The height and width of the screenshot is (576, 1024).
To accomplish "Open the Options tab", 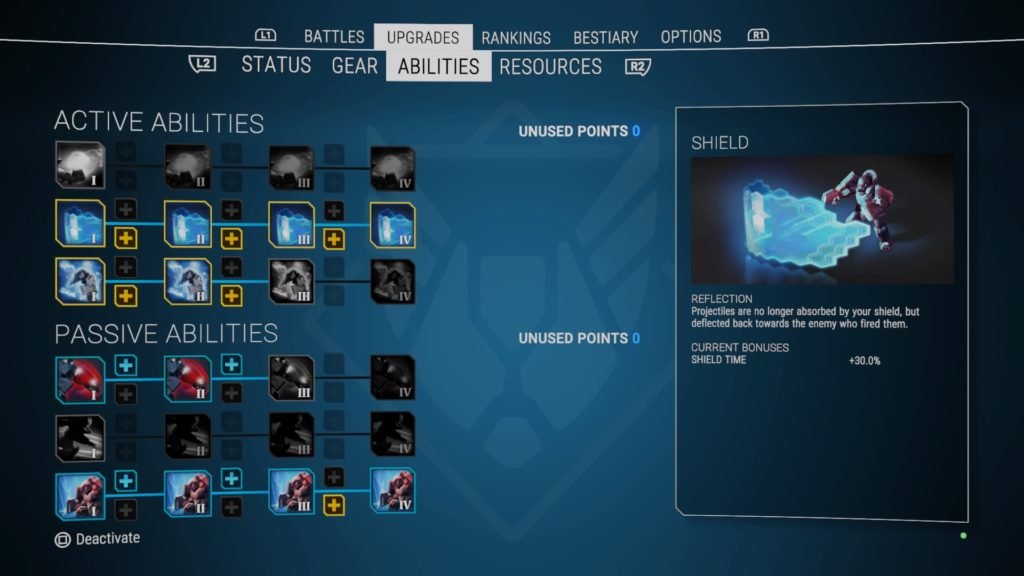I will point(691,37).
